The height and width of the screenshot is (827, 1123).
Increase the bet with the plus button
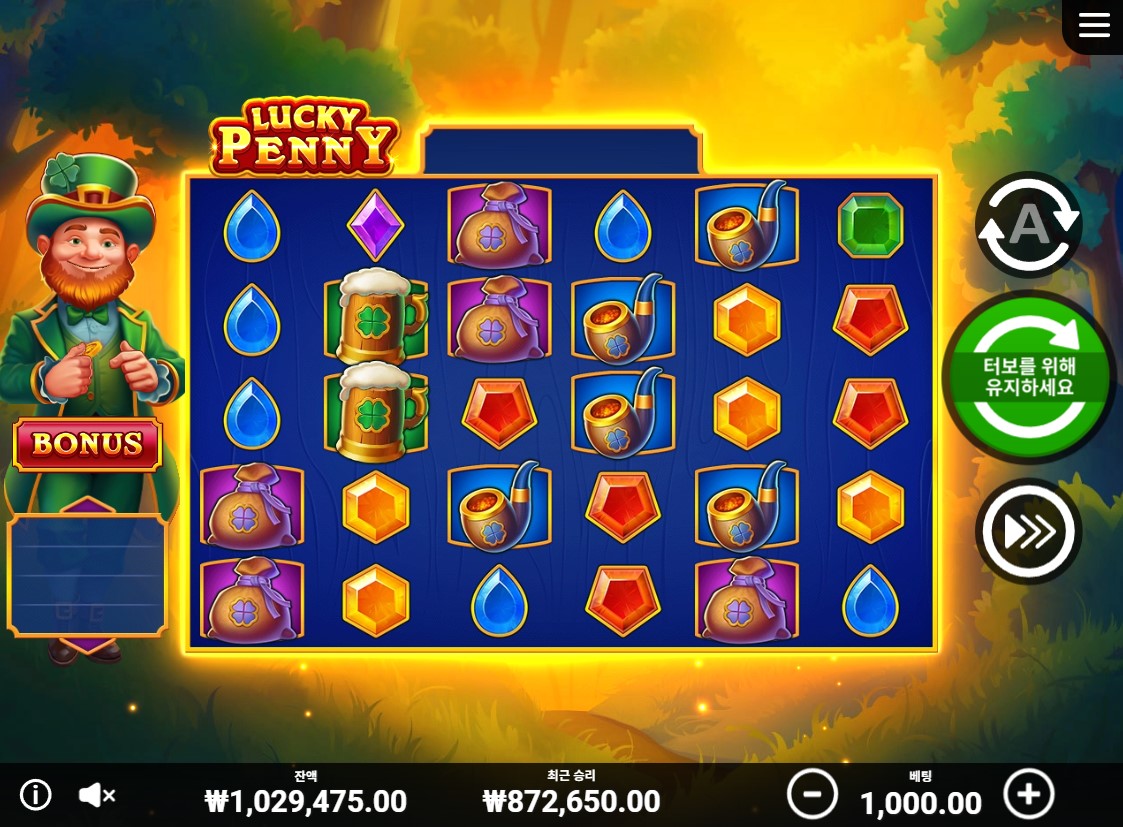pos(1028,795)
